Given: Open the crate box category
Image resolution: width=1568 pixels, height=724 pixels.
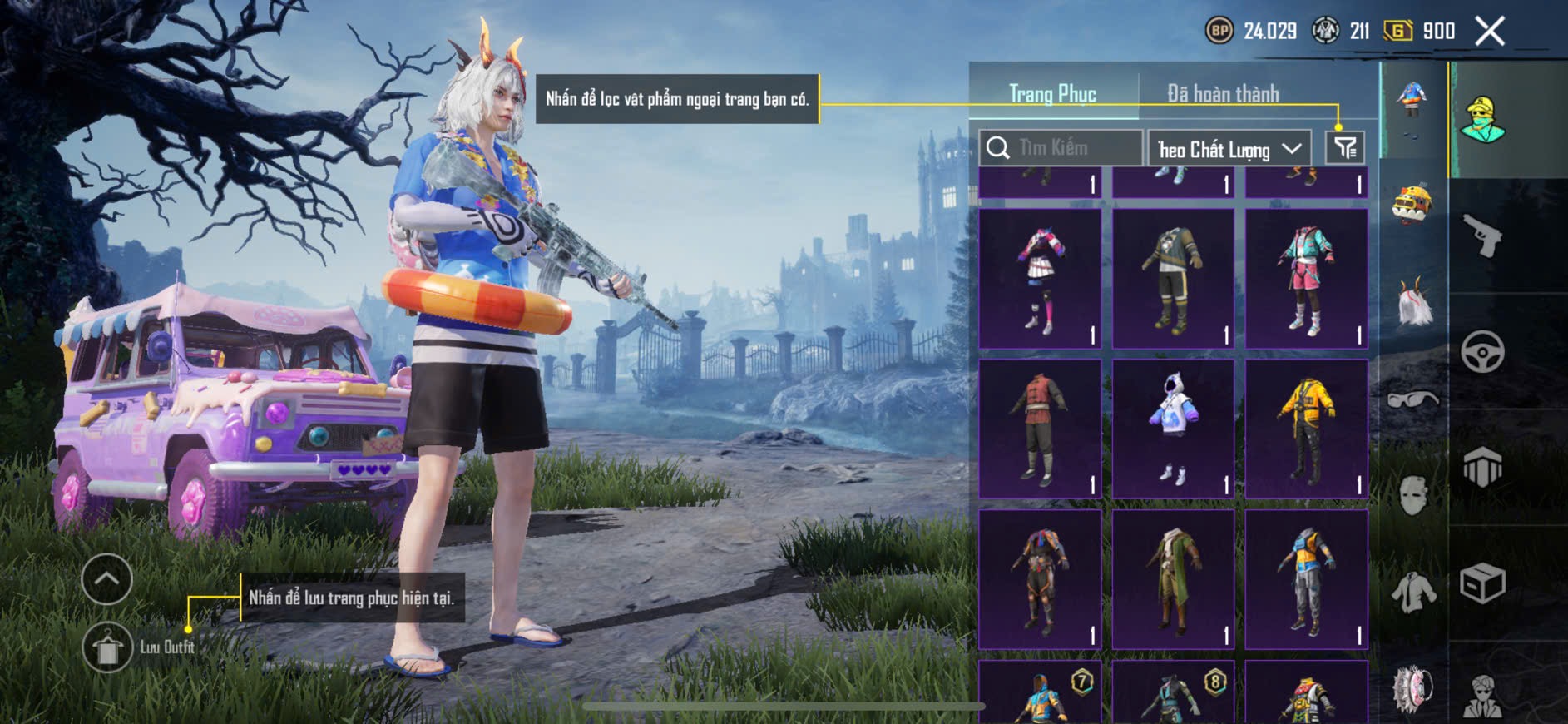Looking at the screenshot, I should tap(1482, 583).
